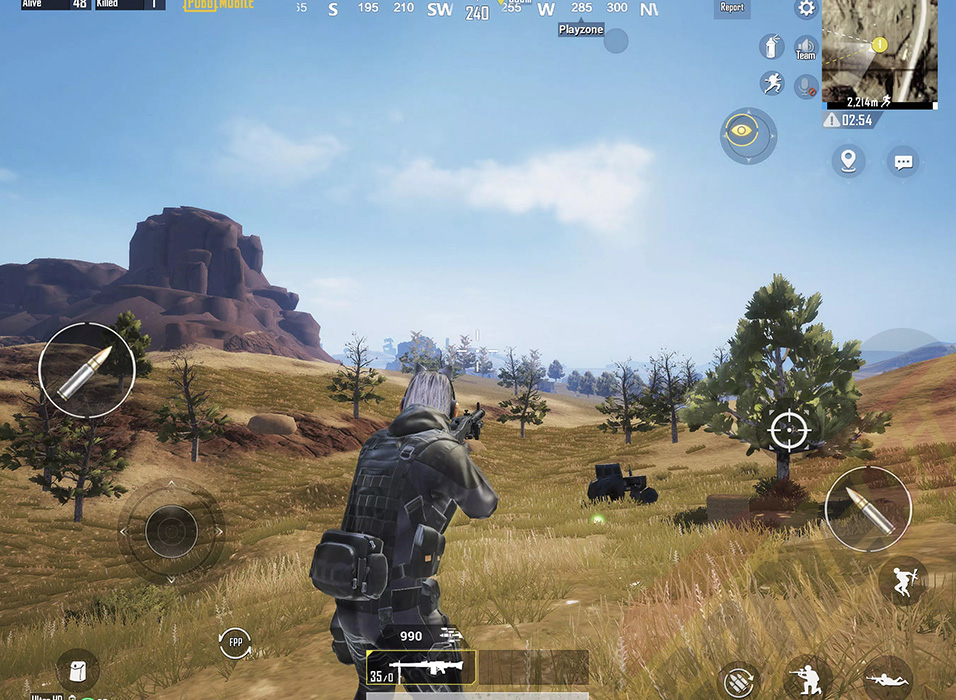The width and height of the screenshot is (956, 700).
Task: Go prone with the lying soldier icon
Action: 887,680
